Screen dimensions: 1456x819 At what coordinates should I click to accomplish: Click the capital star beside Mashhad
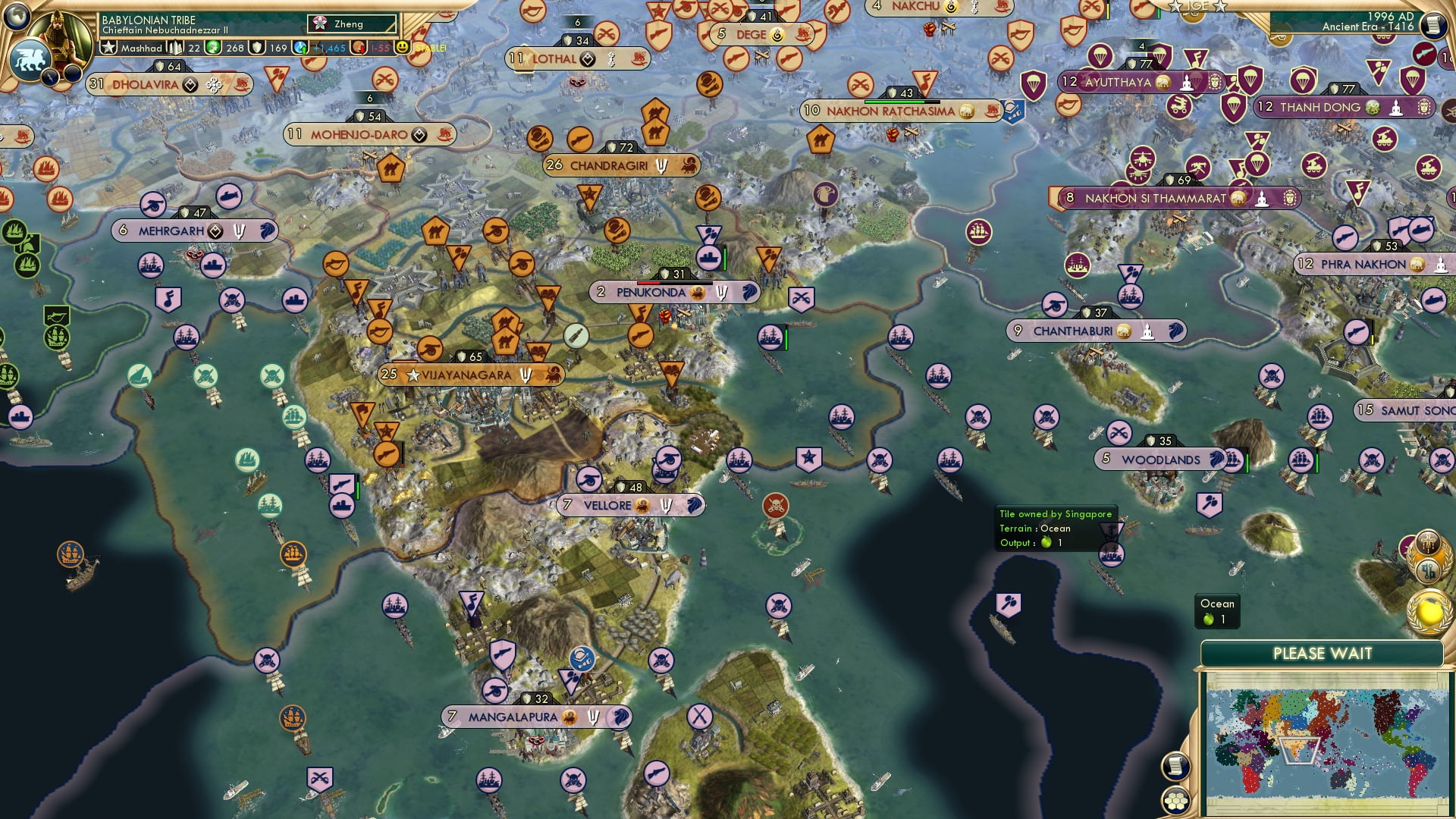(x=108, y=47)
